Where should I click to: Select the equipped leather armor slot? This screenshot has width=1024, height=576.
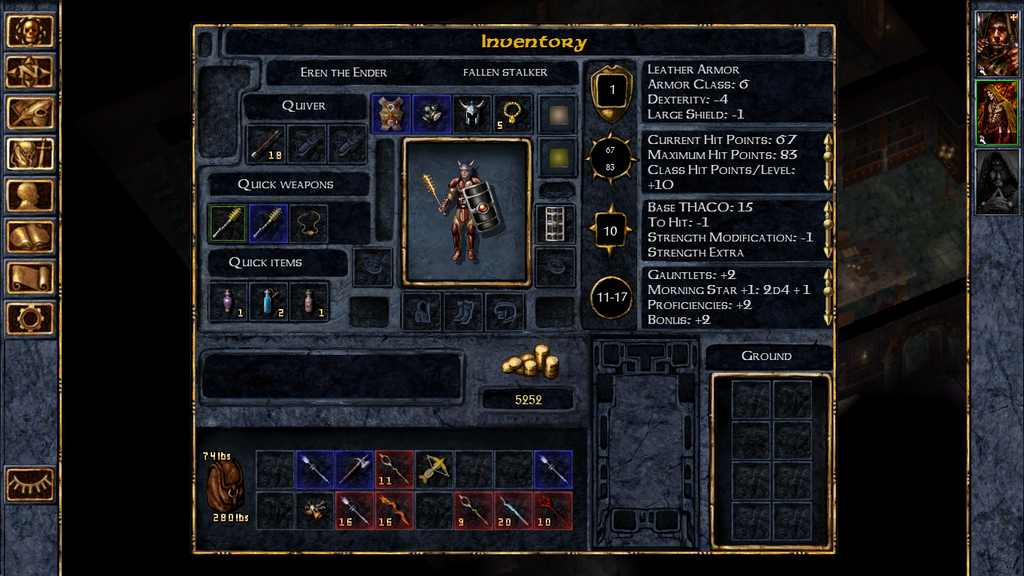390,113
